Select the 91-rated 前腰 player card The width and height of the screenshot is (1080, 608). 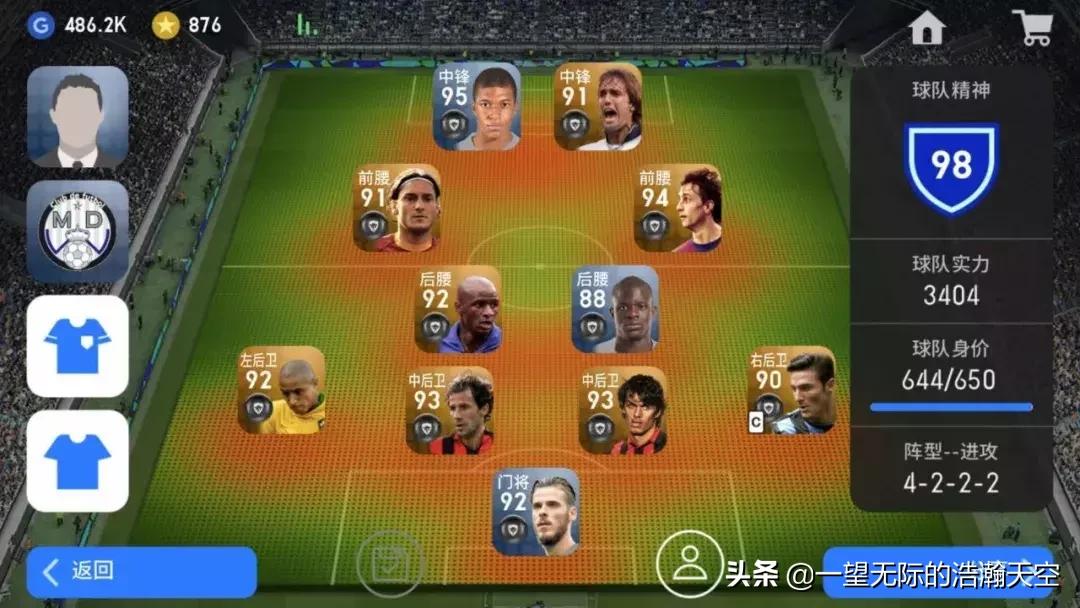pos(398,208)
